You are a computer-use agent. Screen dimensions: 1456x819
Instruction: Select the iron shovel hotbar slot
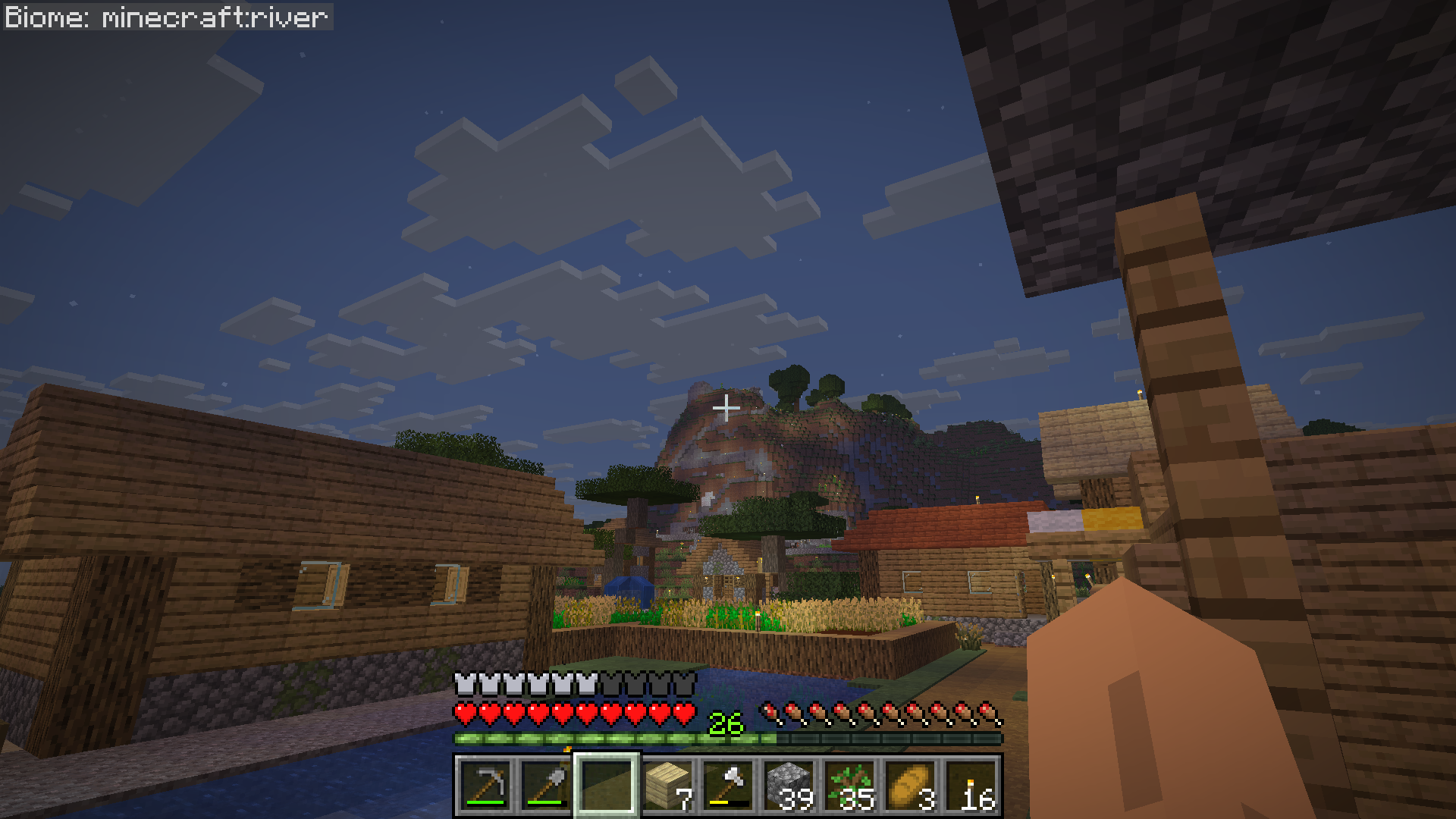(546, 786)
